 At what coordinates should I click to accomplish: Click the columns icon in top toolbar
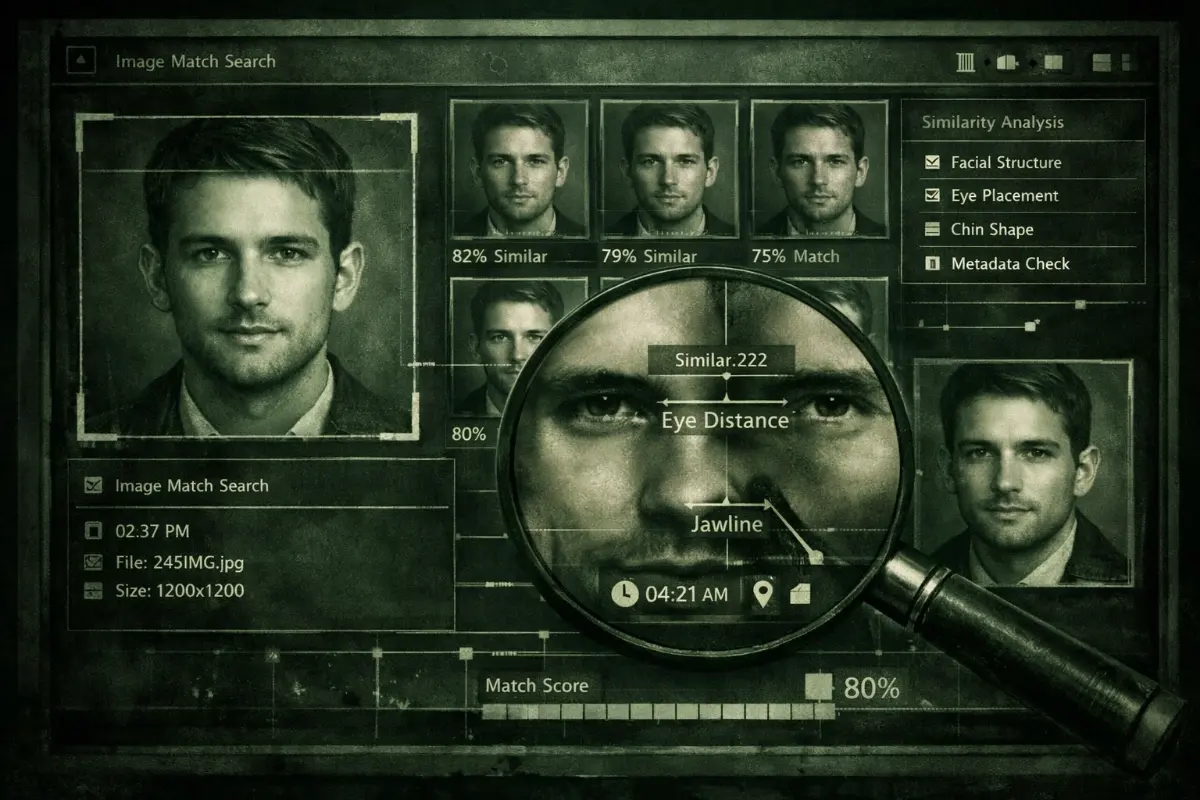click(x=965, y=63)
